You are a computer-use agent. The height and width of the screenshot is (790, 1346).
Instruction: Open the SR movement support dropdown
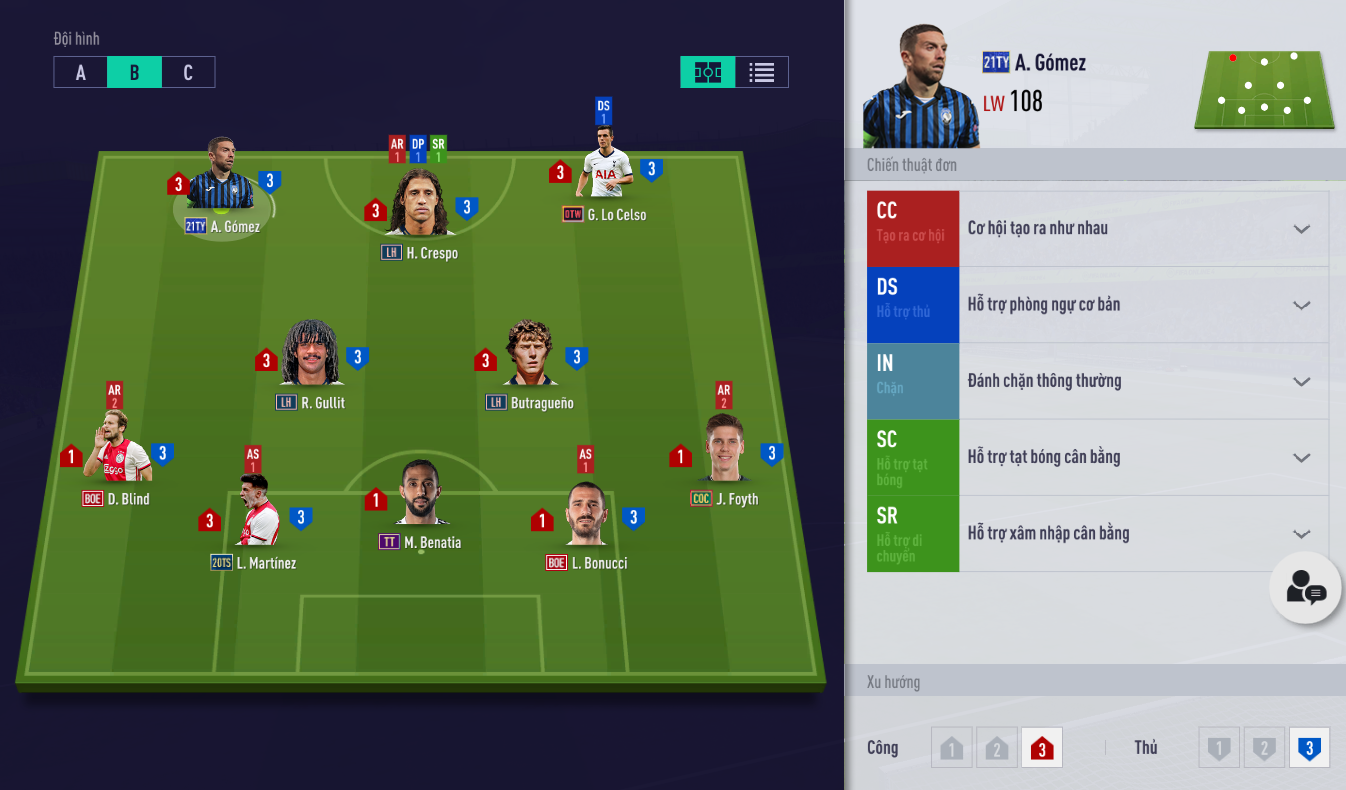1300,533
